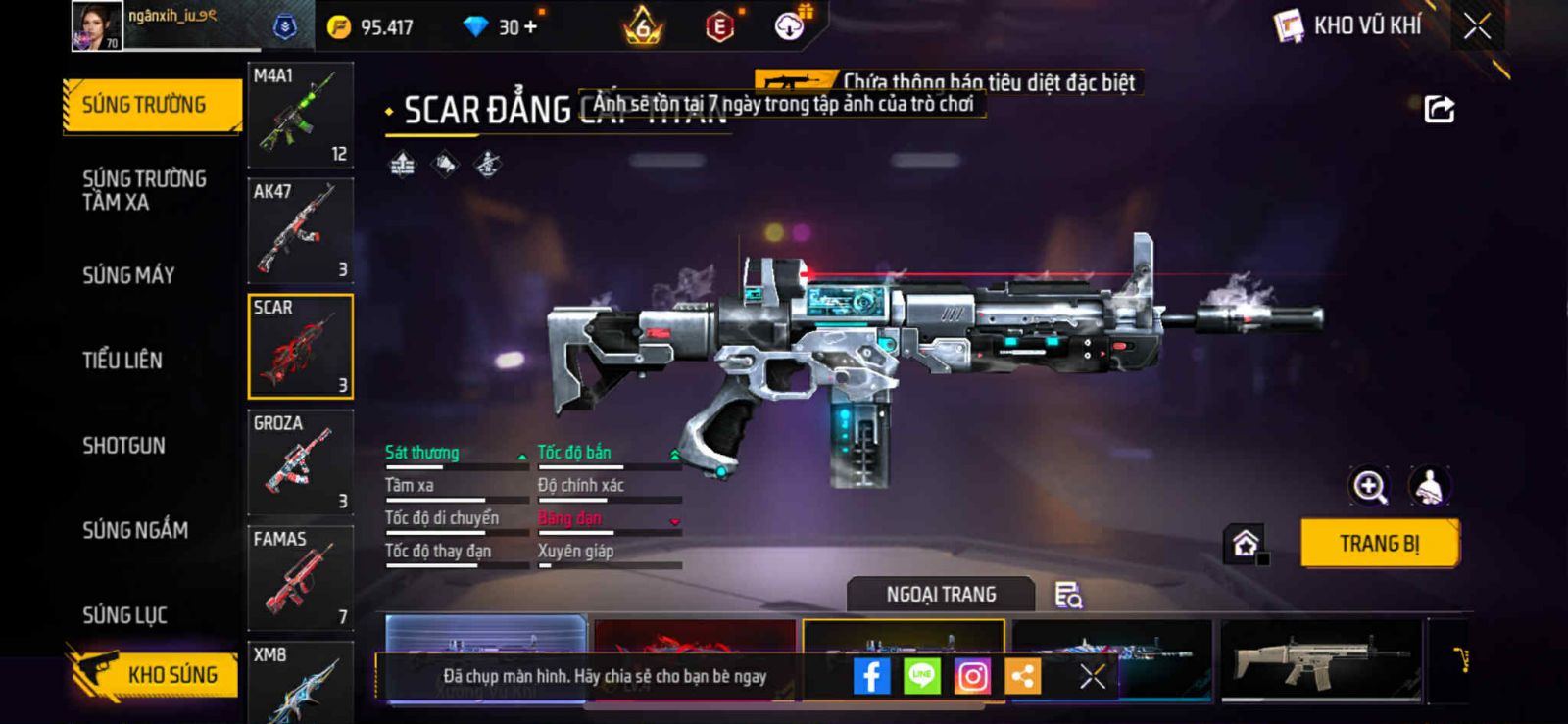Switch to the SHOTGUN category
This screenshot has height=724, width=1568.
pos(123,446)
